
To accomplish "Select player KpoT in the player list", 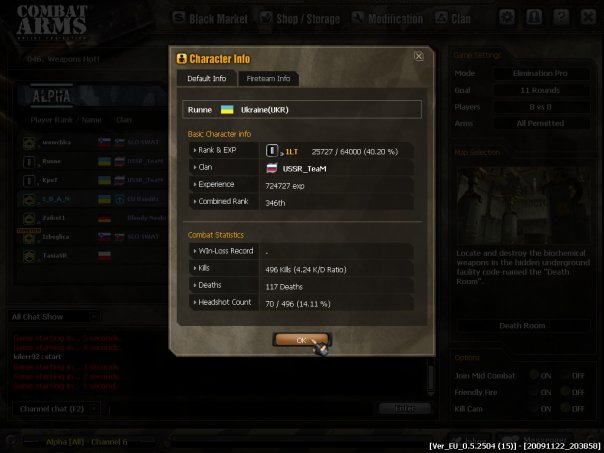I will coord(52,178).
